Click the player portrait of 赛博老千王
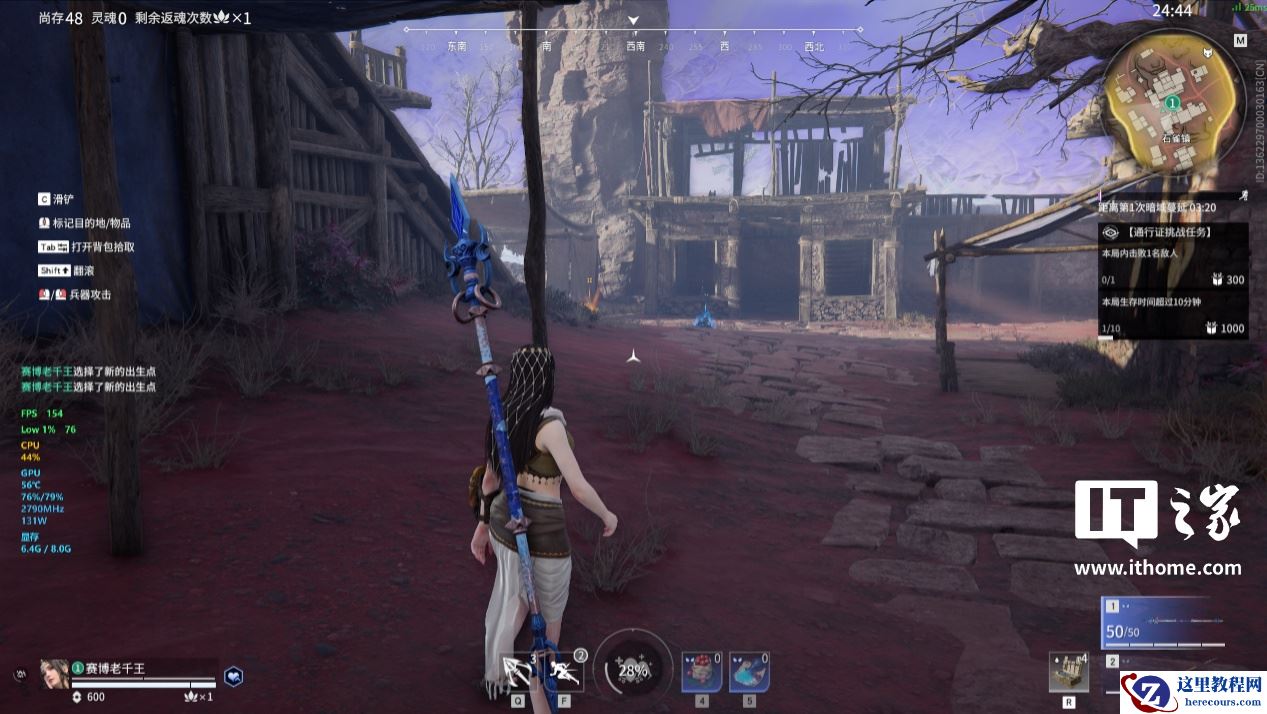Image resolution: width=1267 pixels, height=714 pixels. (x=54, y=673)
